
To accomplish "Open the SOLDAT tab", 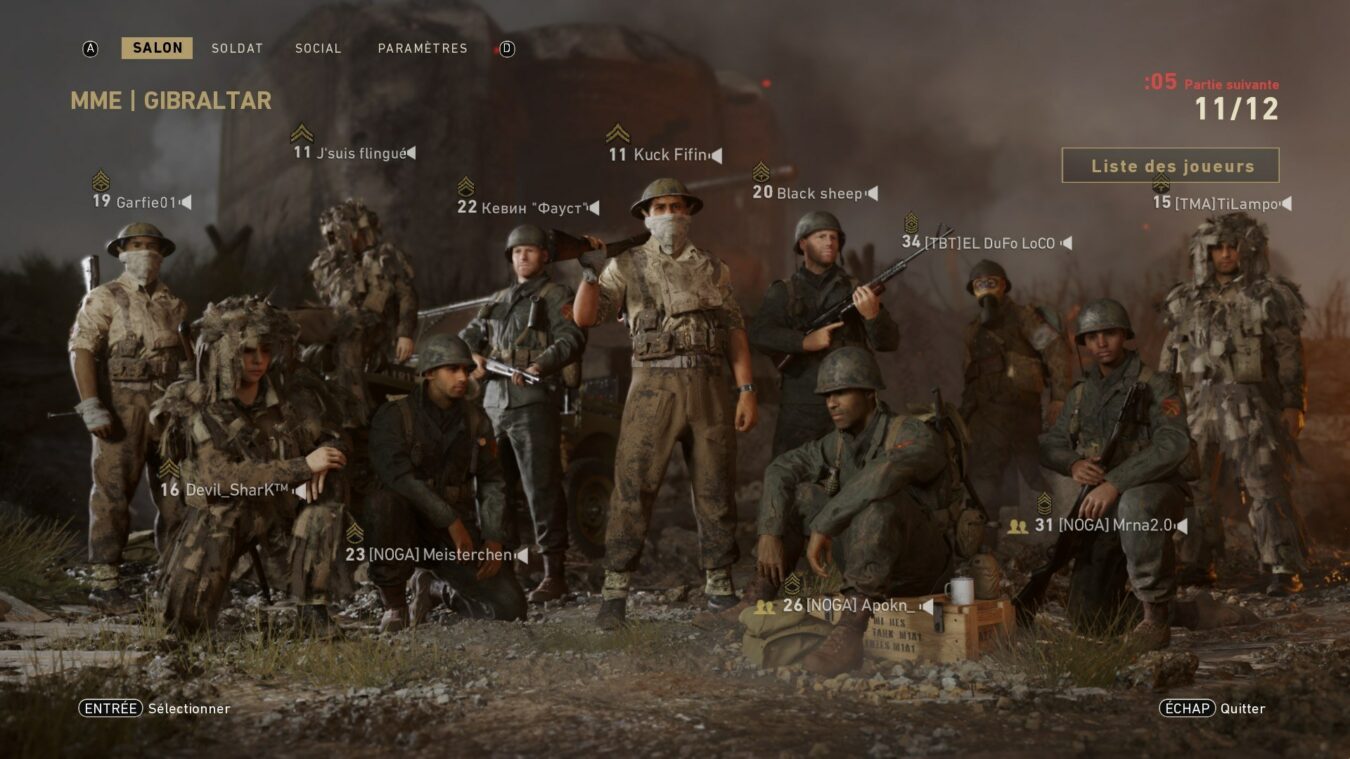I will pos(237,48).
